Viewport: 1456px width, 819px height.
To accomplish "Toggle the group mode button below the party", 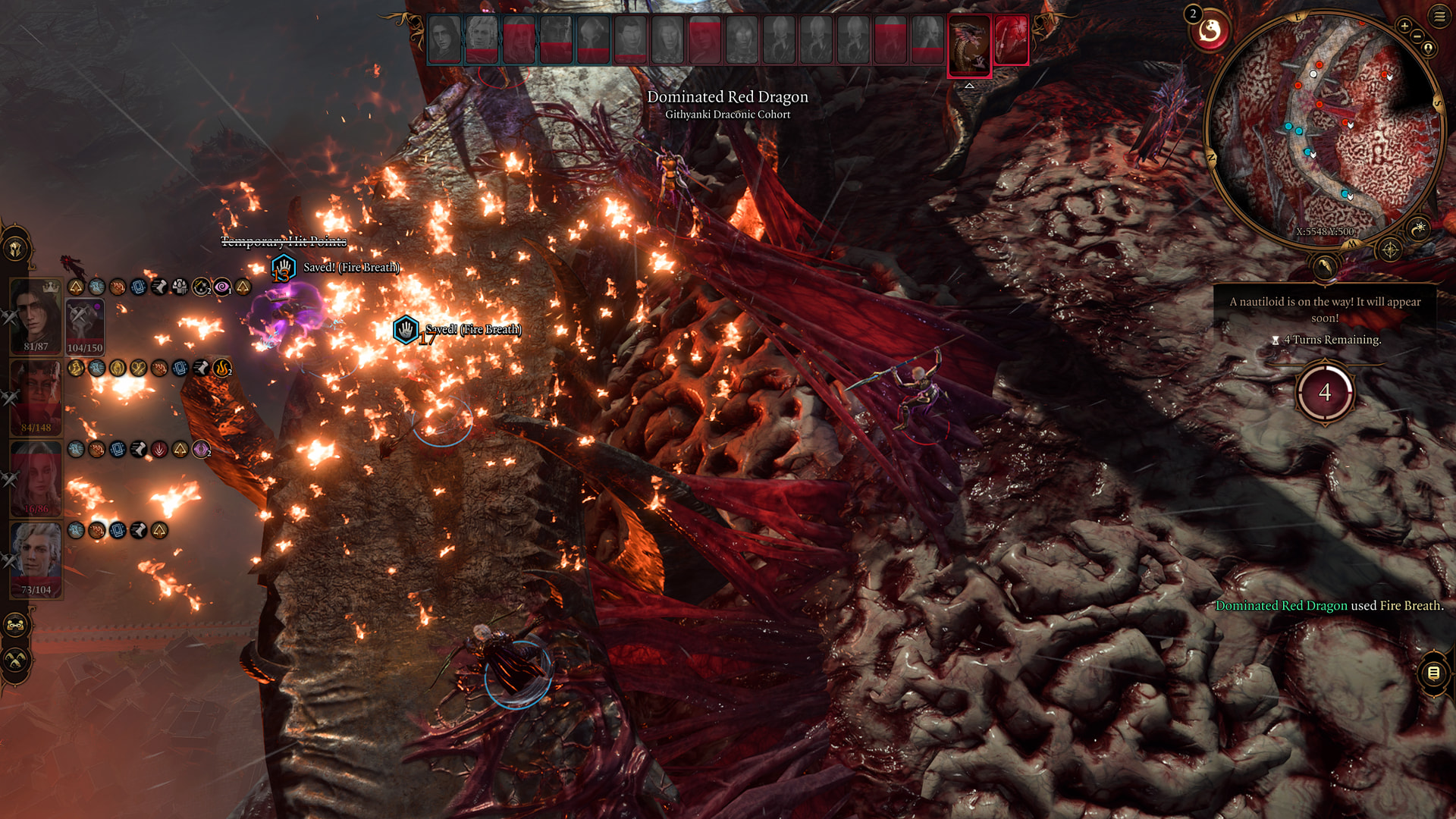I will coord(16,626).
